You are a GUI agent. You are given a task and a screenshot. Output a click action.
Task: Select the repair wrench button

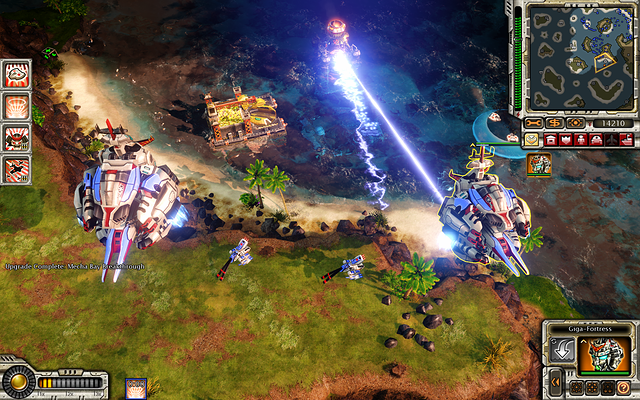535,123
